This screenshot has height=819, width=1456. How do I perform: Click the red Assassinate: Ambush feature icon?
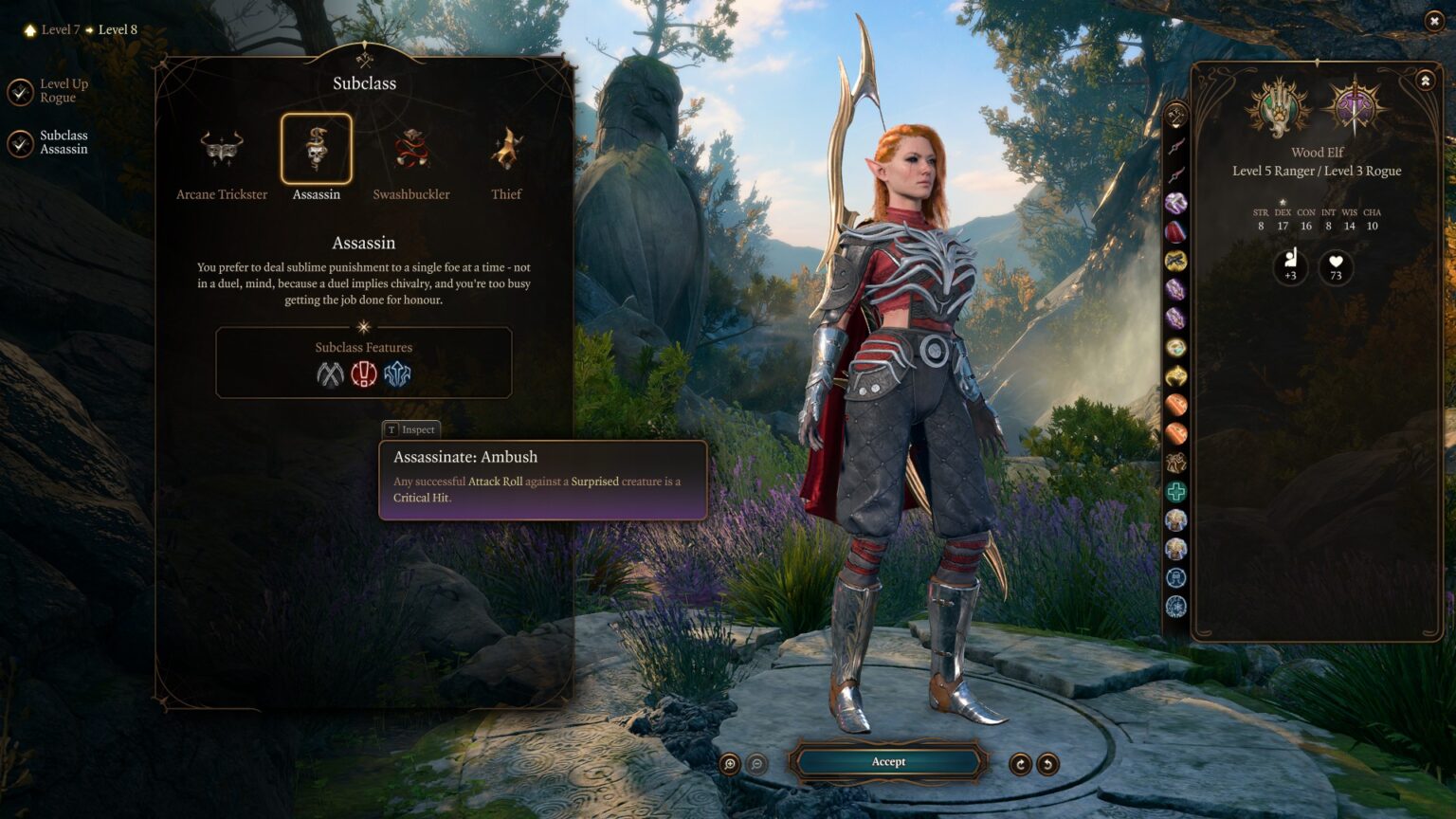coord(364,374)
